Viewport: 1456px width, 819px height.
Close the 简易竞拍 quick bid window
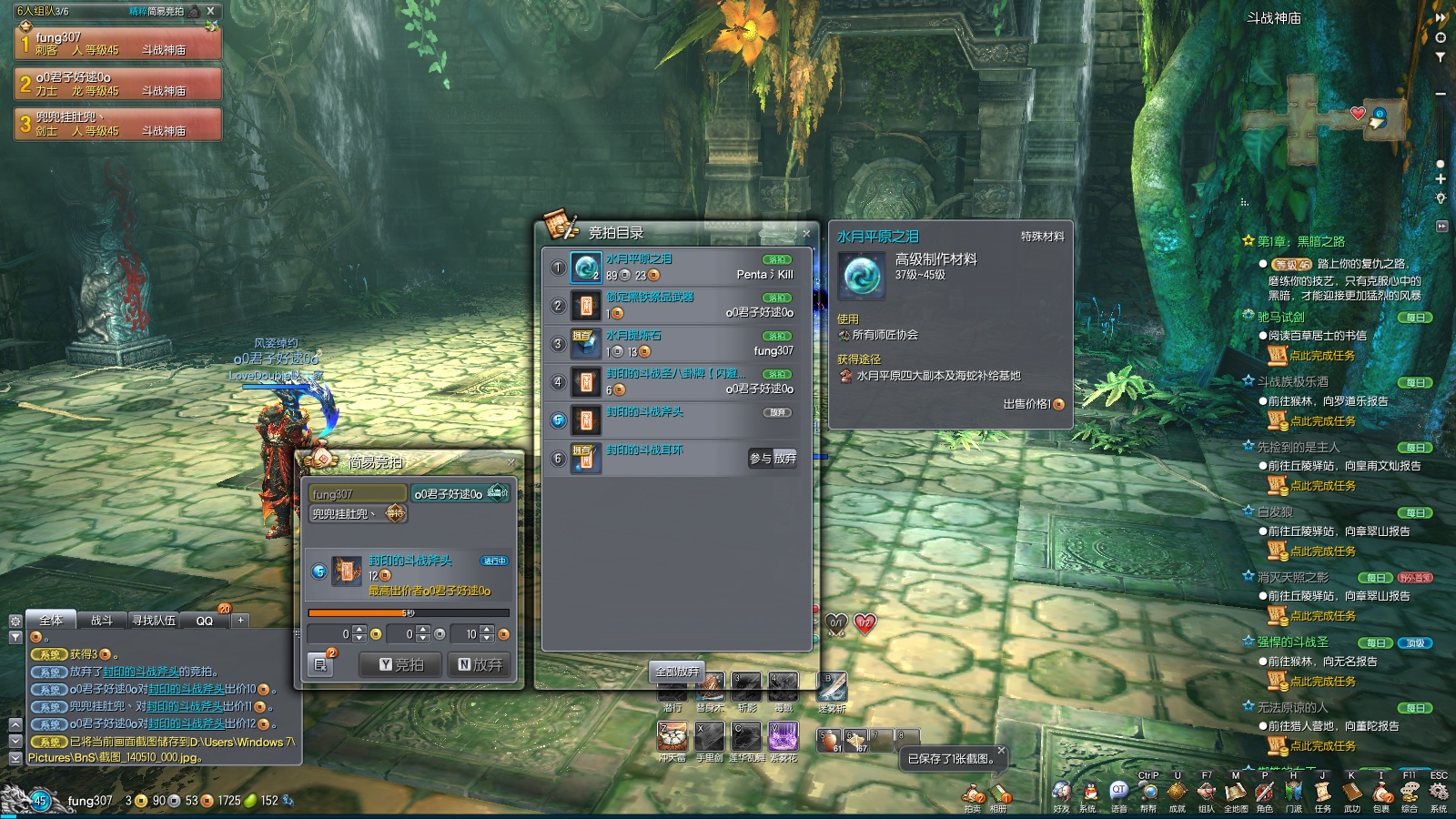point(511,462)
